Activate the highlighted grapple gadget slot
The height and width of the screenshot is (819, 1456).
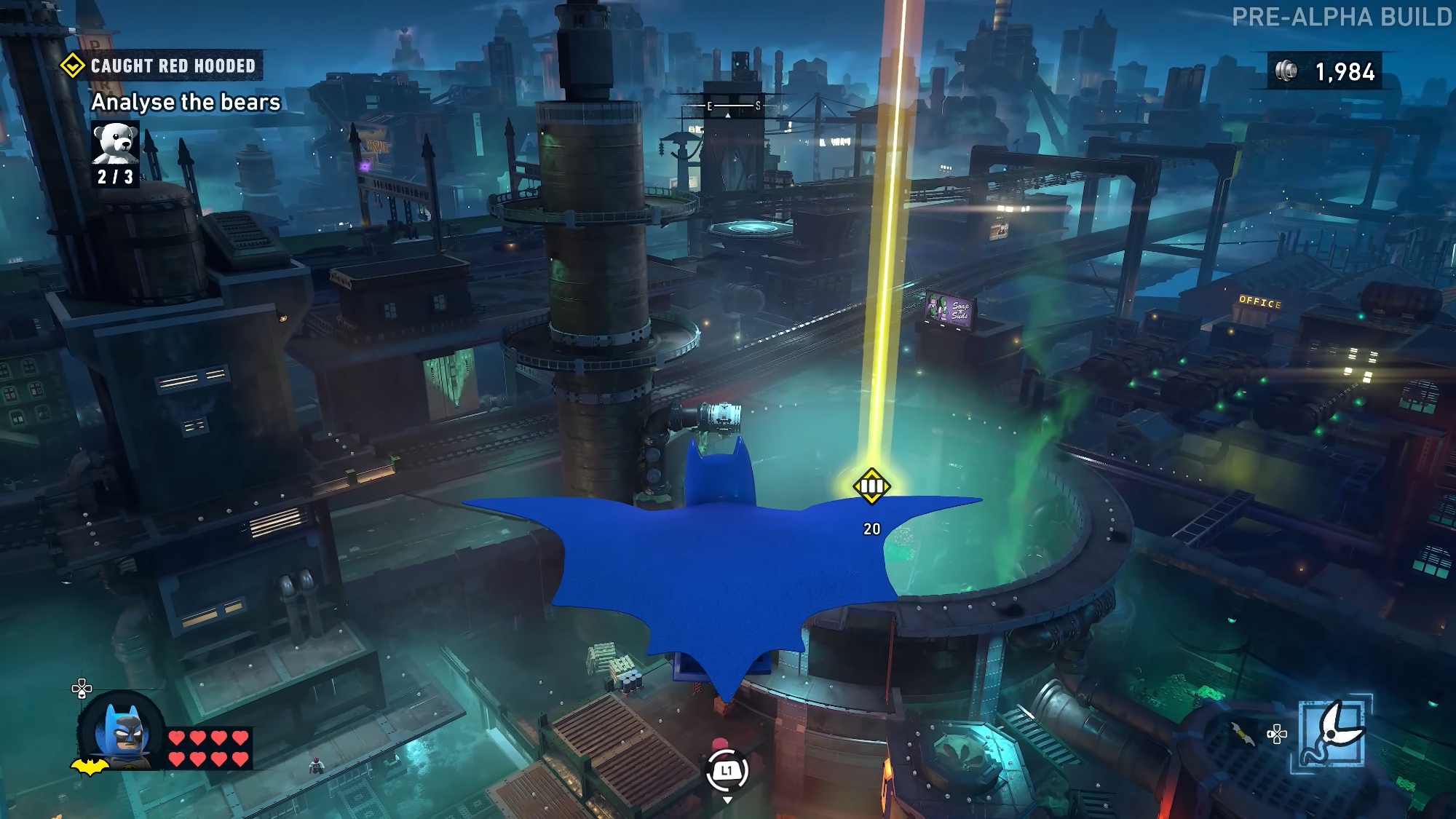coord(1332,734)
